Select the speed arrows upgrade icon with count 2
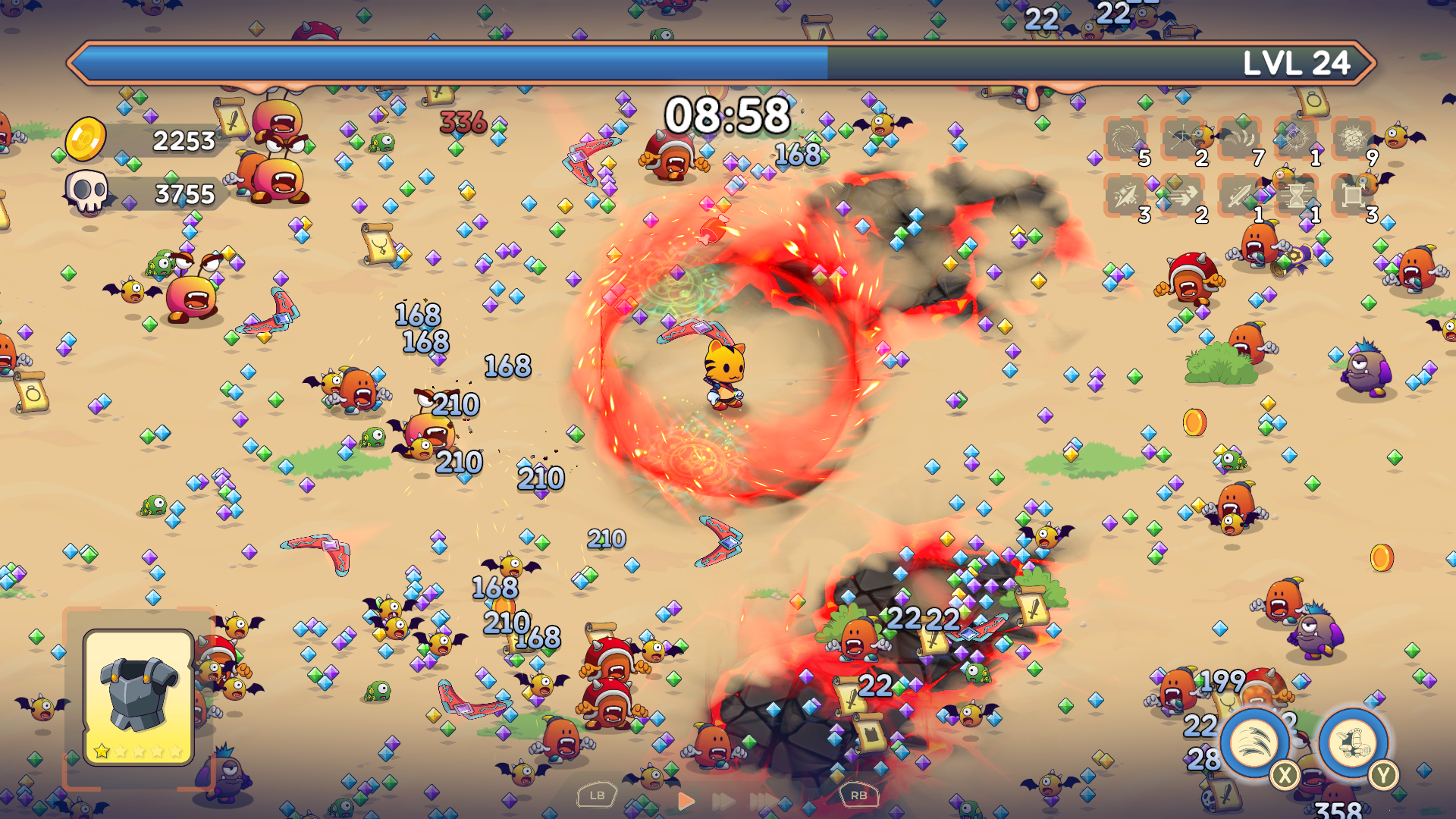Viewport: 1456px width, 819px height. click(1185, 196)
